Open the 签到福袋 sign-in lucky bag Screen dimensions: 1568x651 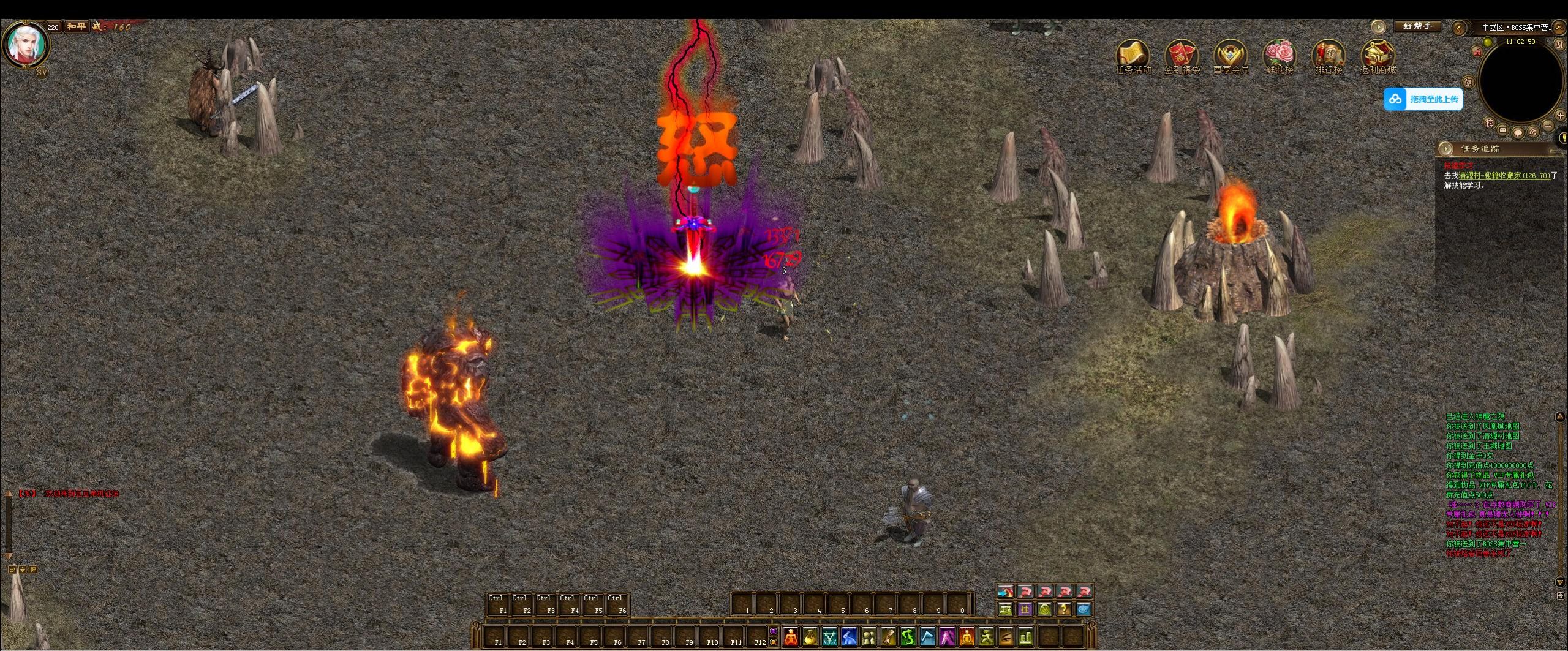point(1182,56)
